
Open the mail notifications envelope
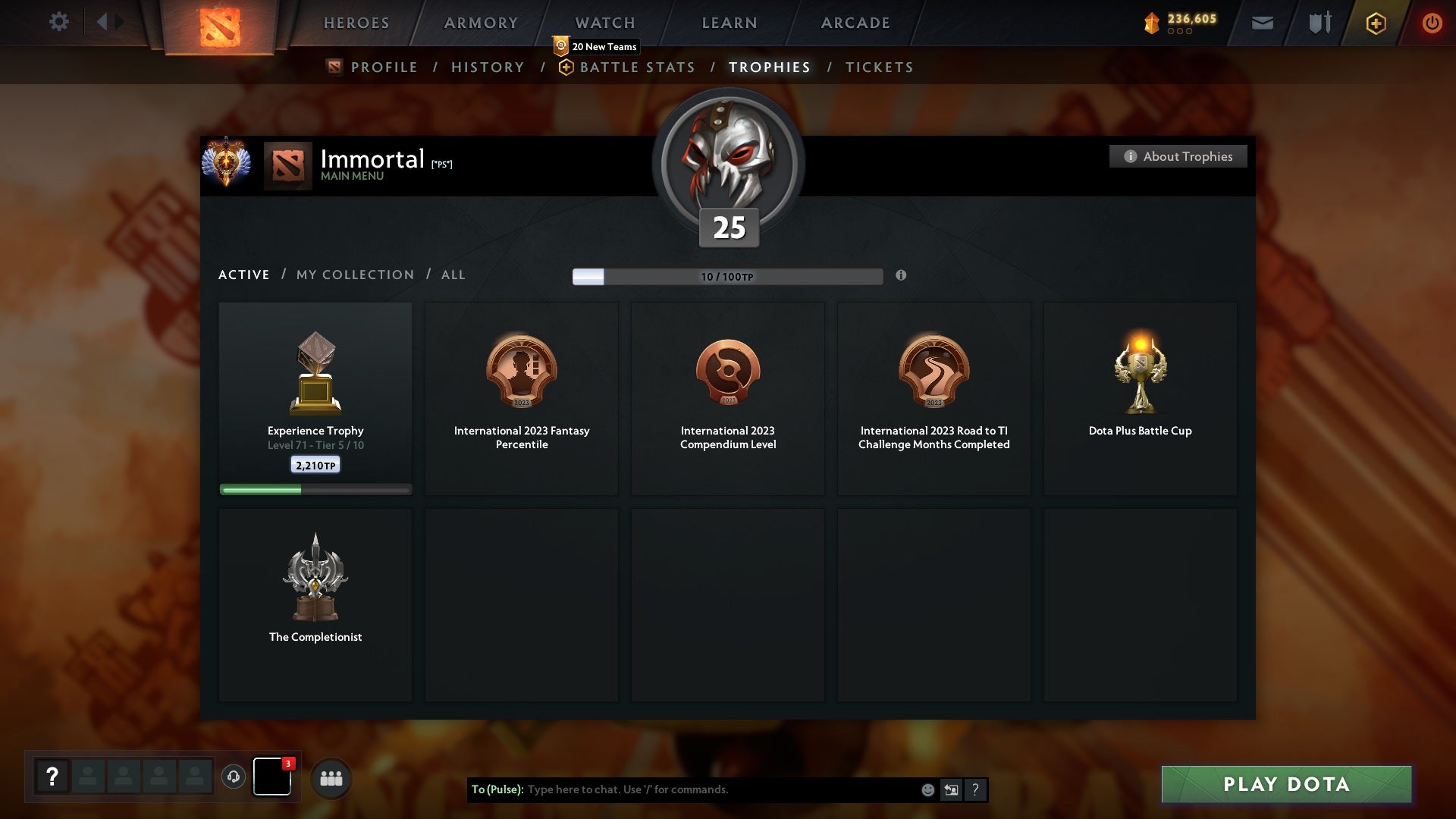point(1262,23)
